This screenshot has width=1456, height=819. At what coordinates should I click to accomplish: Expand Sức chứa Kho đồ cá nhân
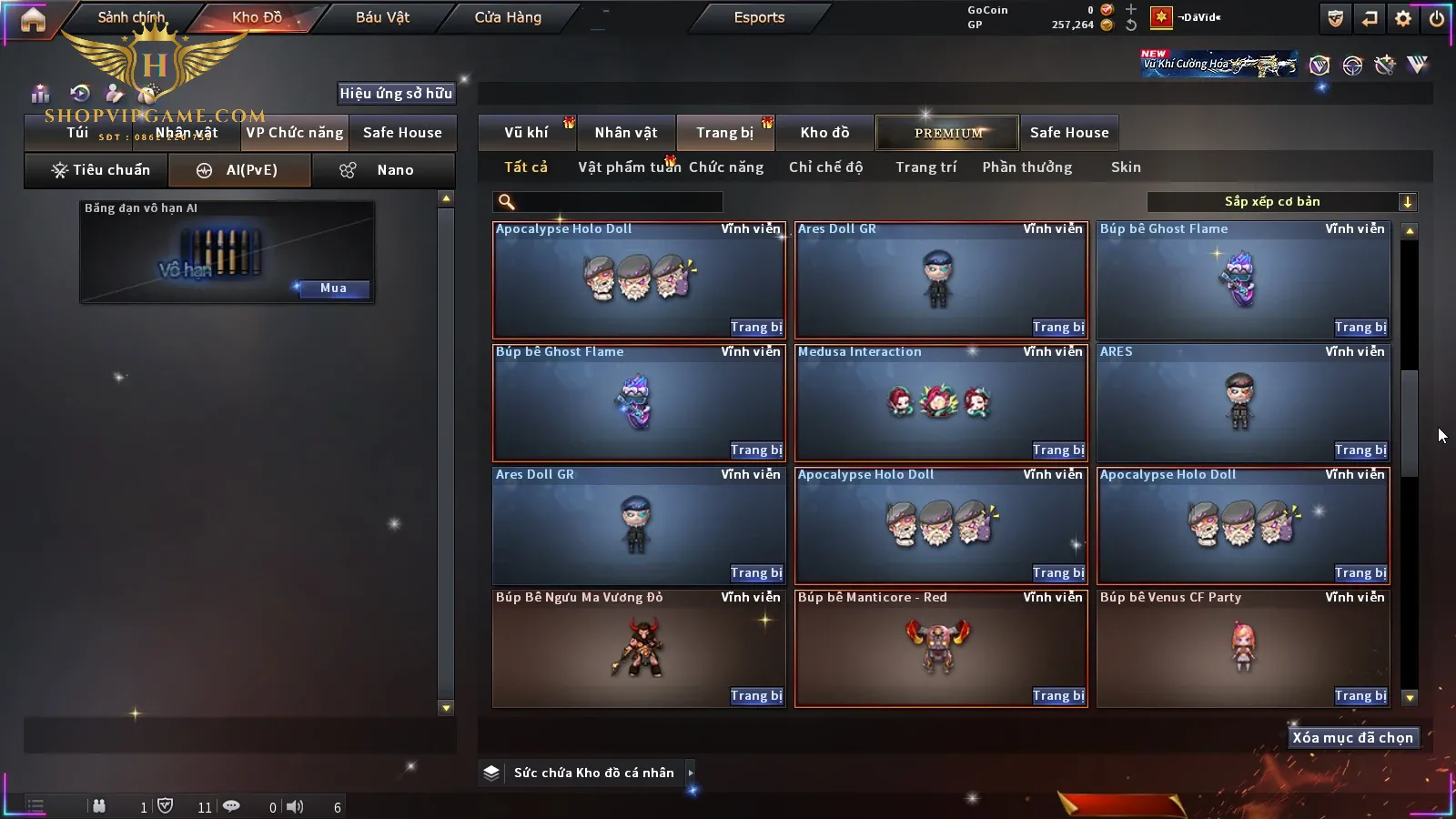point(691,773)
